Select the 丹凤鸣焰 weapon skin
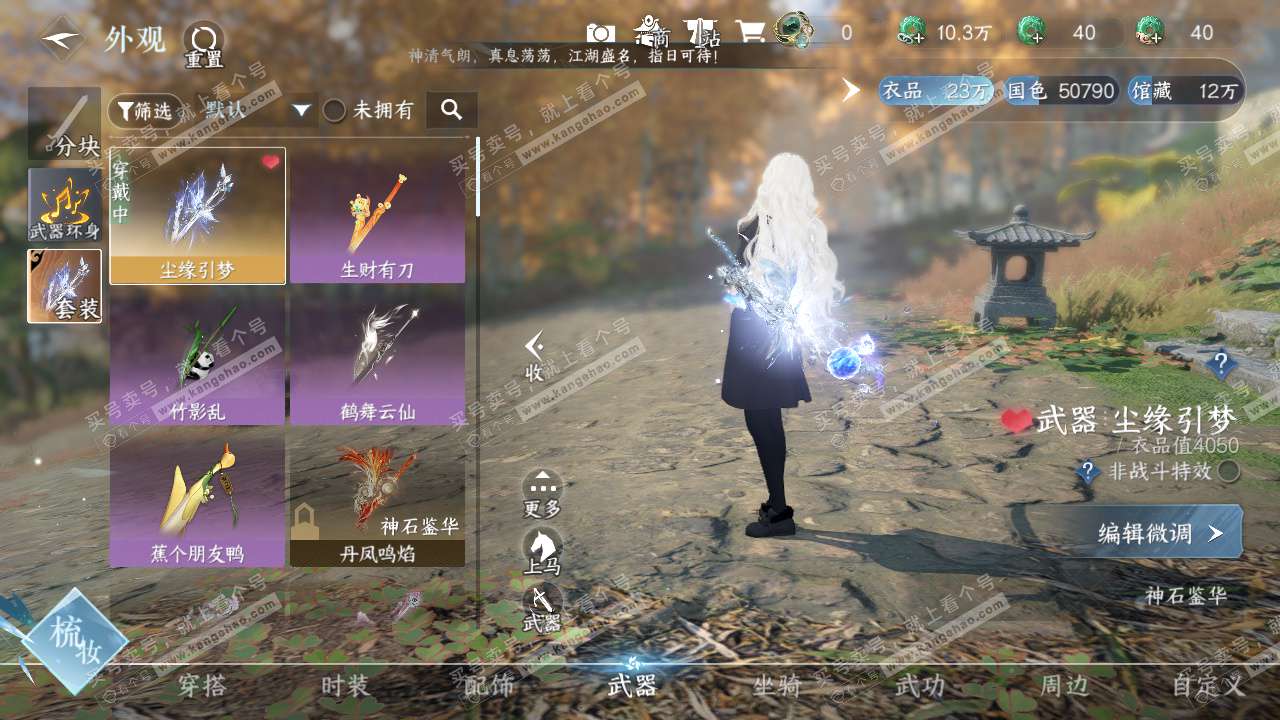Viewport: 1280px width, 720px height. [377, 500]
